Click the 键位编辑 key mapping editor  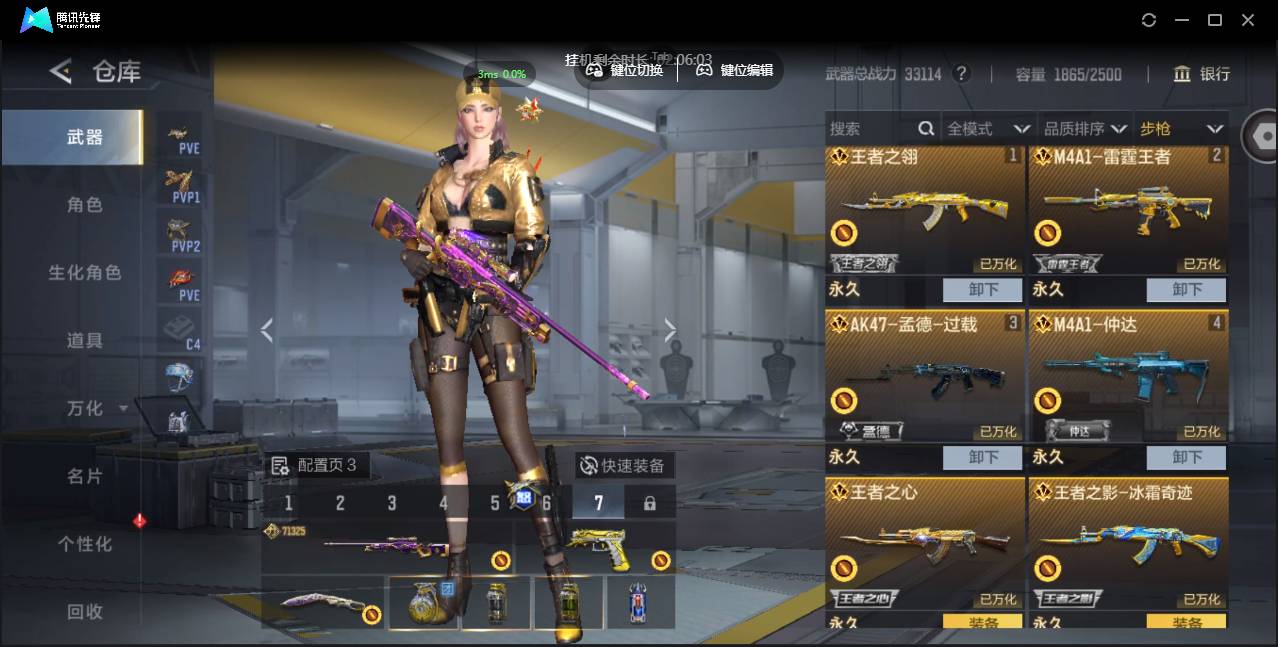[735, 70]
